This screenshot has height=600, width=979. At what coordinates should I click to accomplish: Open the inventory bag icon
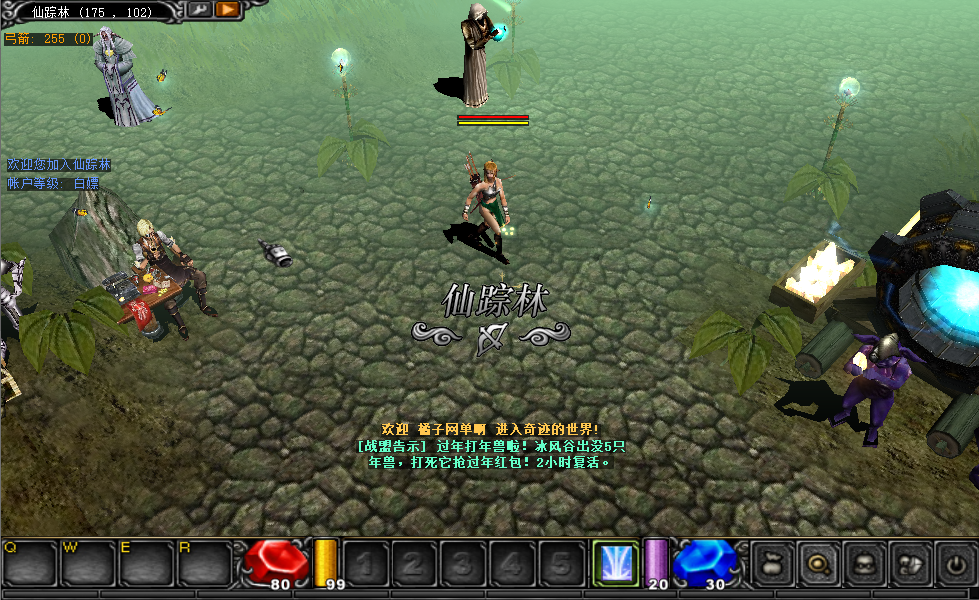coord(771,564)
